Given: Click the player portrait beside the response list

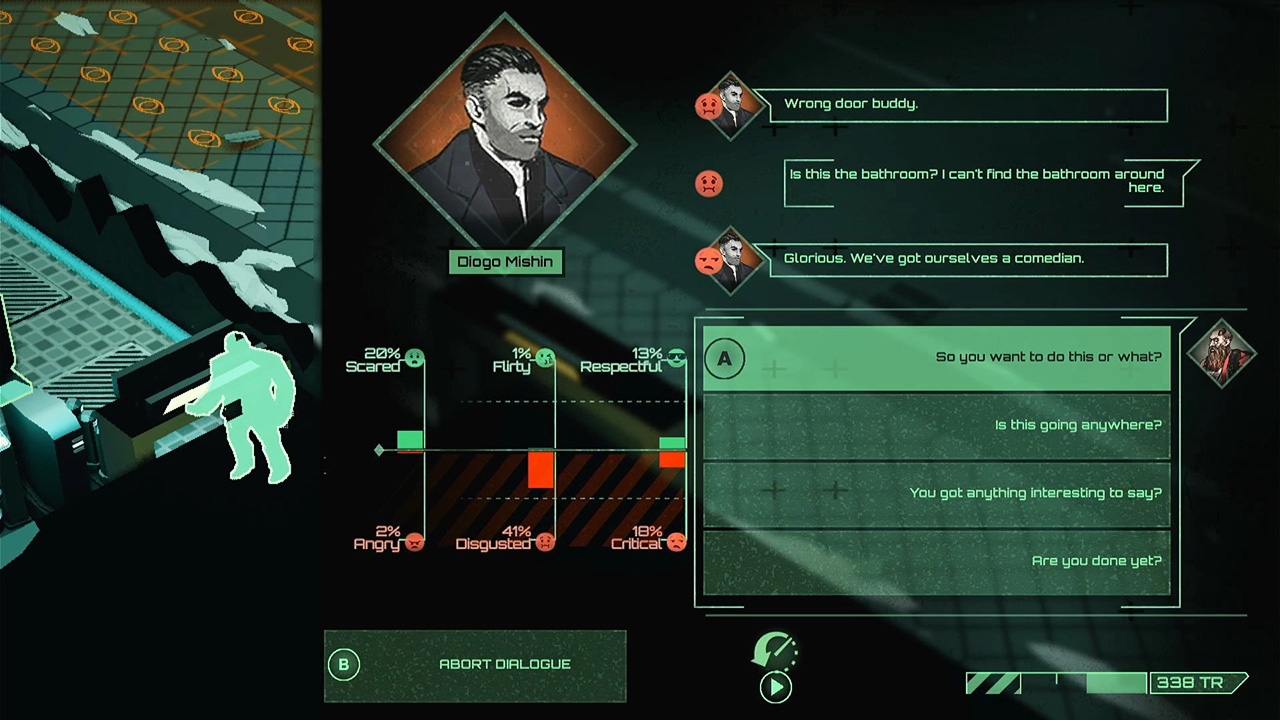Looking at the screenshot, I should (x=1222, y=355).
